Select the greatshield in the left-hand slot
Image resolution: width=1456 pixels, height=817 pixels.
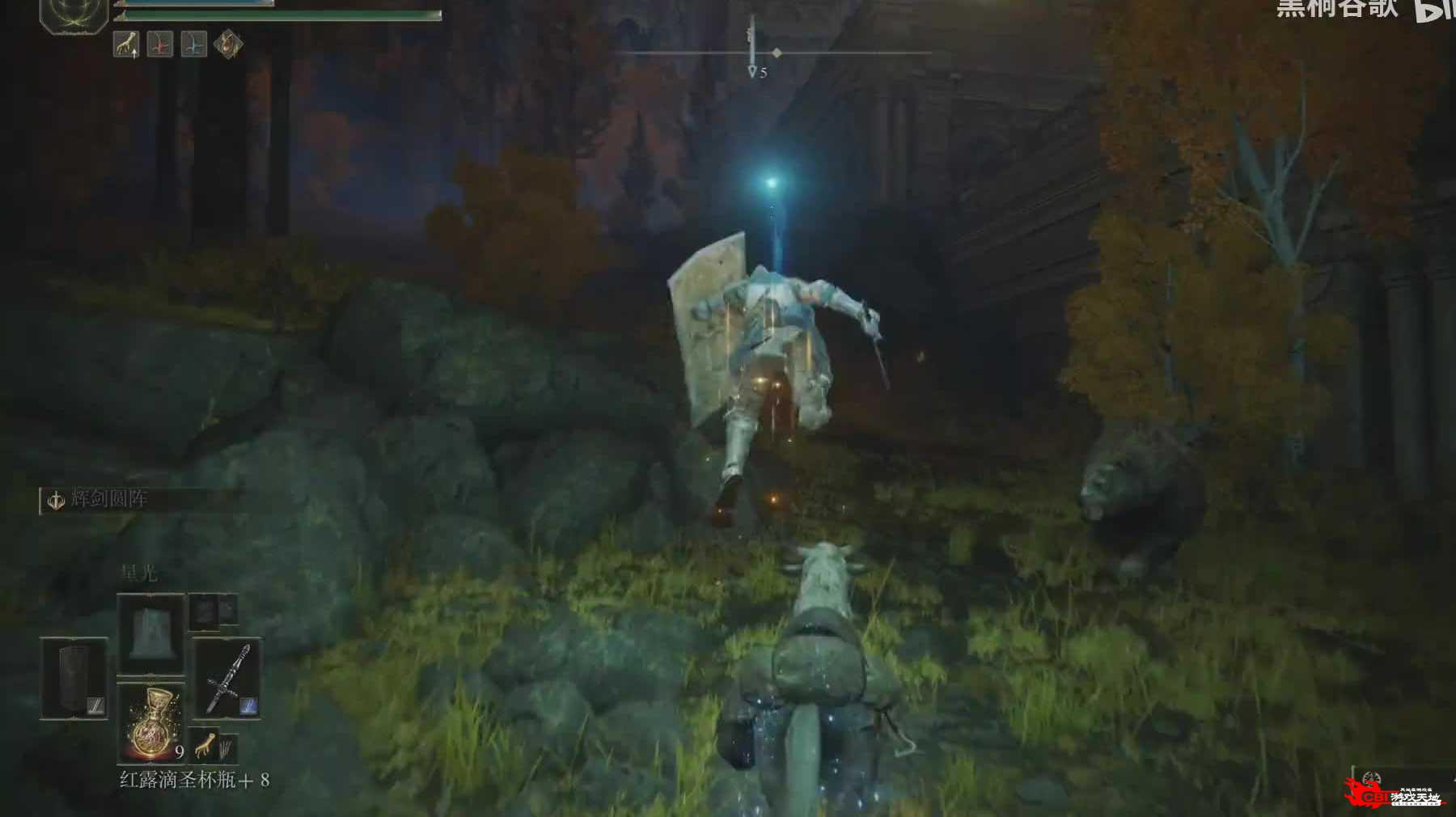tap(74, 678)
